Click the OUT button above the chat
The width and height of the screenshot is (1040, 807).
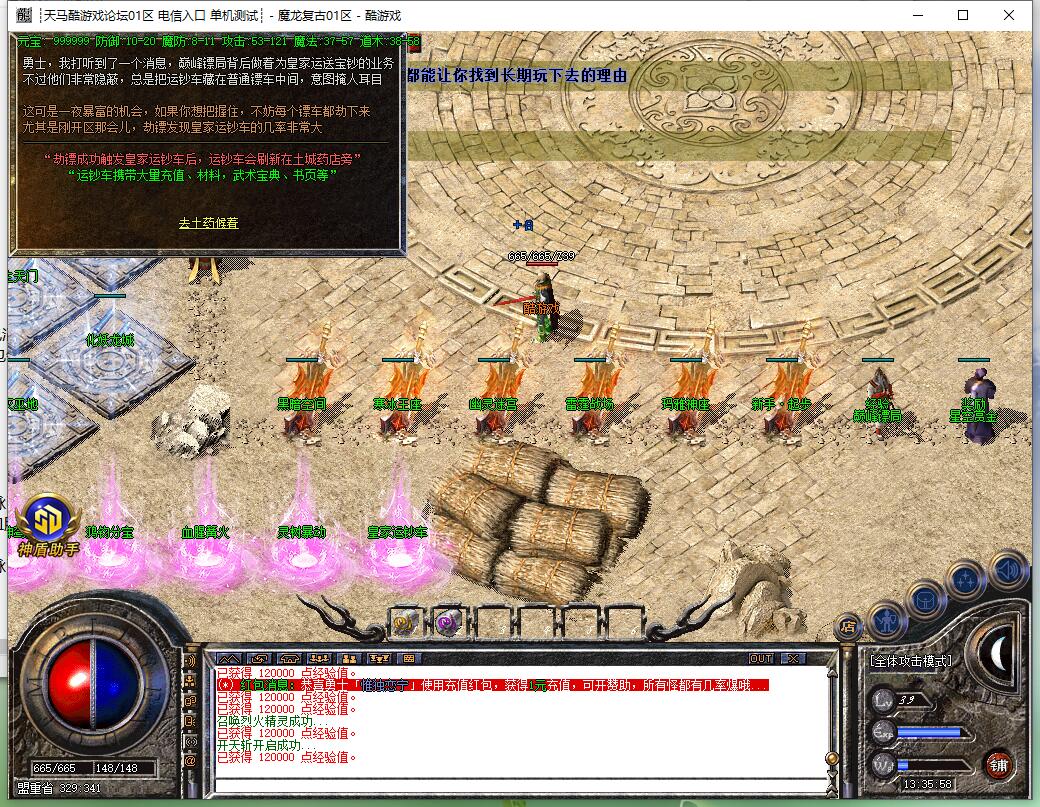(x=761, y=658)
